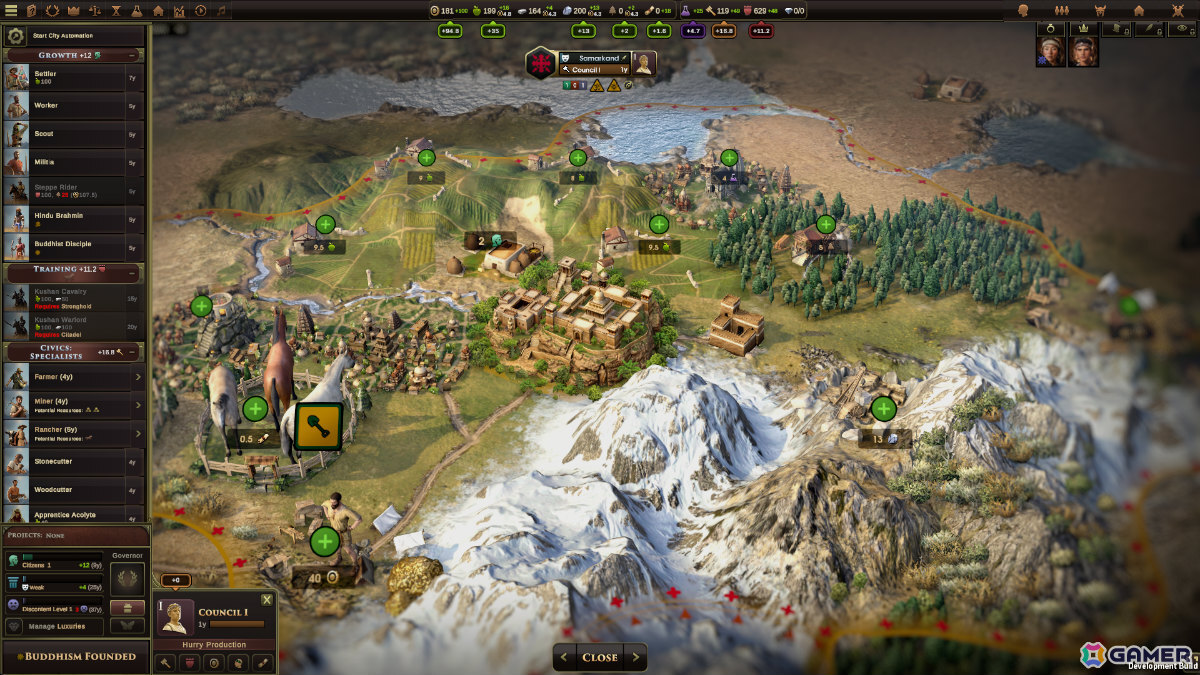Select the Buddhist Disciple entry
1200x675 pixels.
click(65, 246)
